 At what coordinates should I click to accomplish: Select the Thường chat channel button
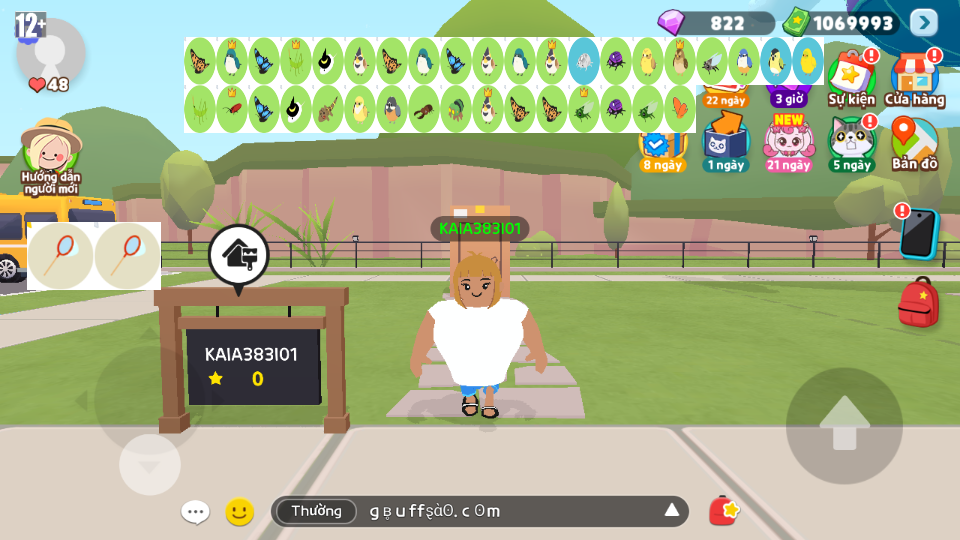point(316,511)
